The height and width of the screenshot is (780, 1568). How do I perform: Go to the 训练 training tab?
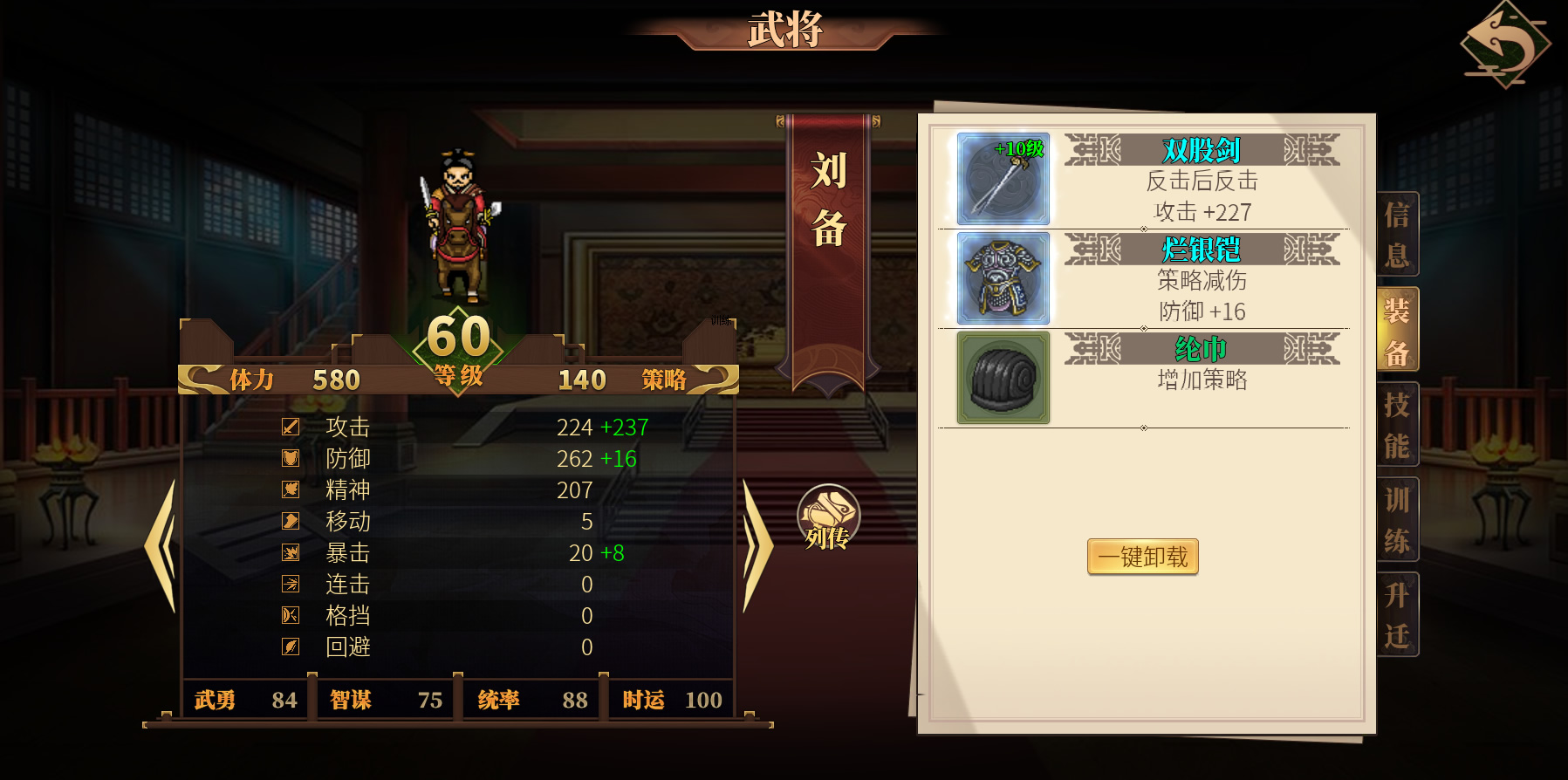1397,520
